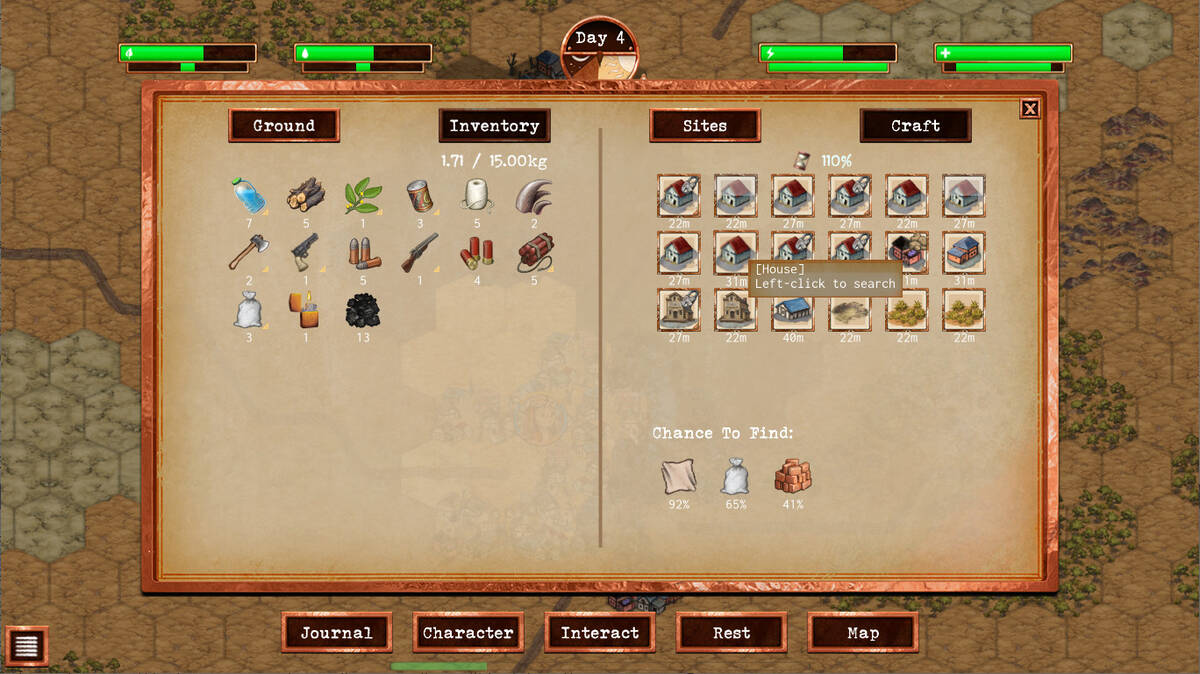The width and height of the screenshot is (1200, 674).
Task: Close the inventory panel with the X
Action: [1030, 109]
